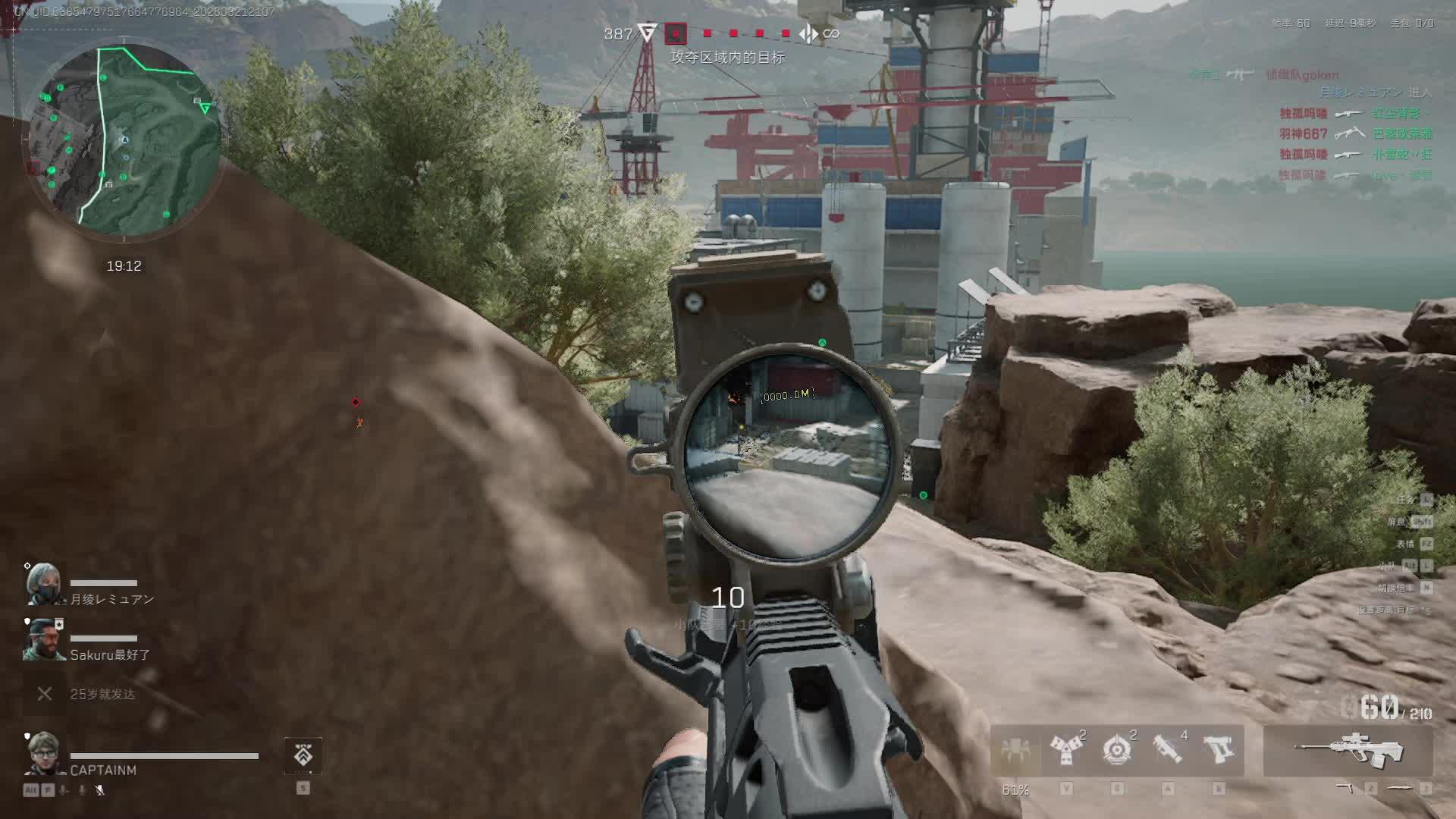Select the spider drone gadget slot
Viewport: 1456px width, 819px height.
pos(1015,750)
